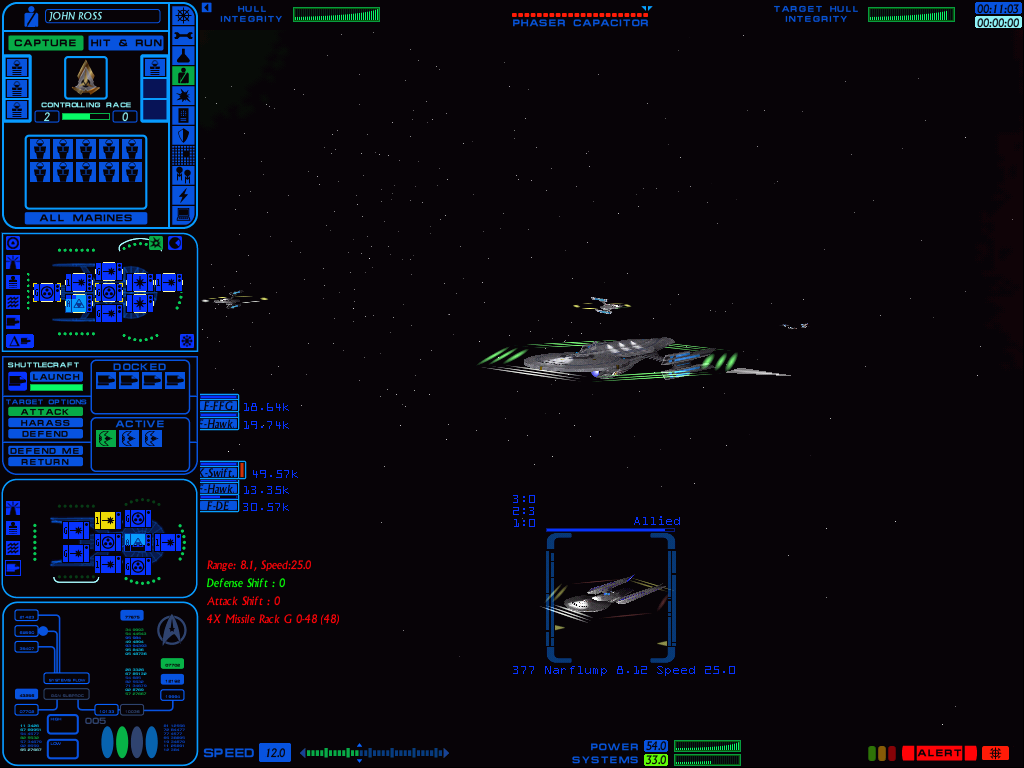
Task: Click the ship speed value box
Action: (x=275, y=753)
